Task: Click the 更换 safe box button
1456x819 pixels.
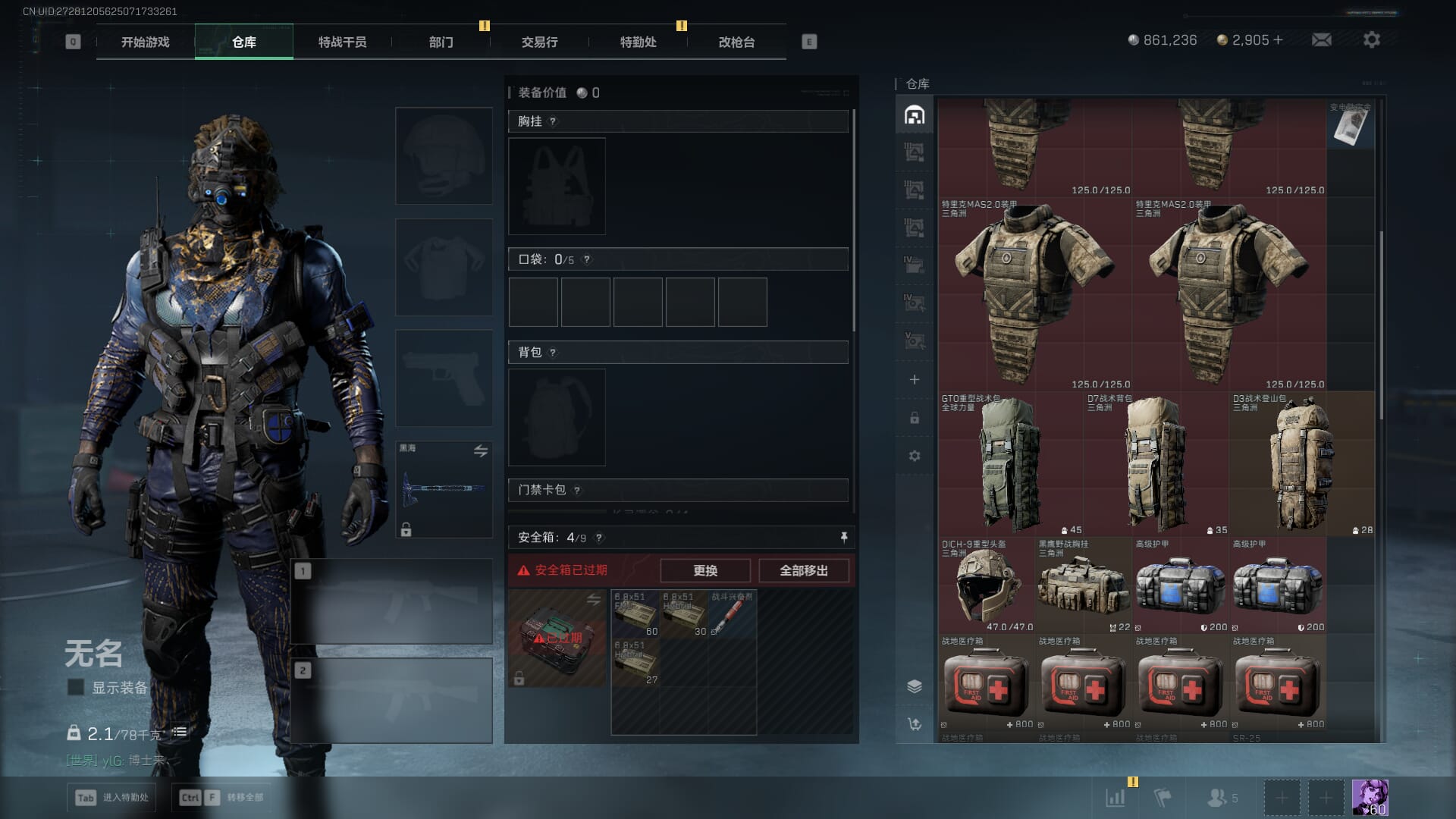Action: pyautogui.click(x=704, y=570)
